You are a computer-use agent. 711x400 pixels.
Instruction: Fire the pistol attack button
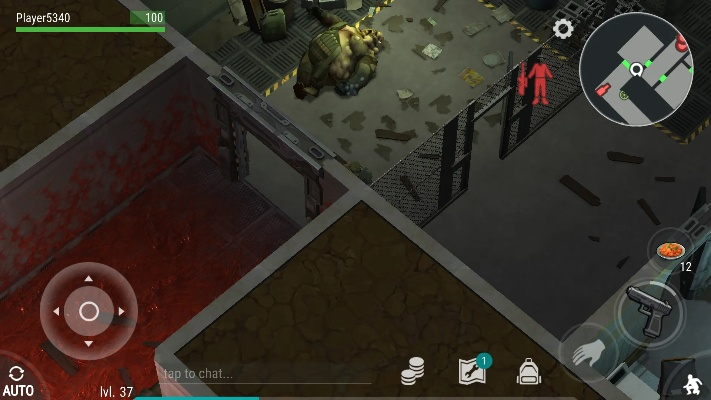tap(648, 312)
